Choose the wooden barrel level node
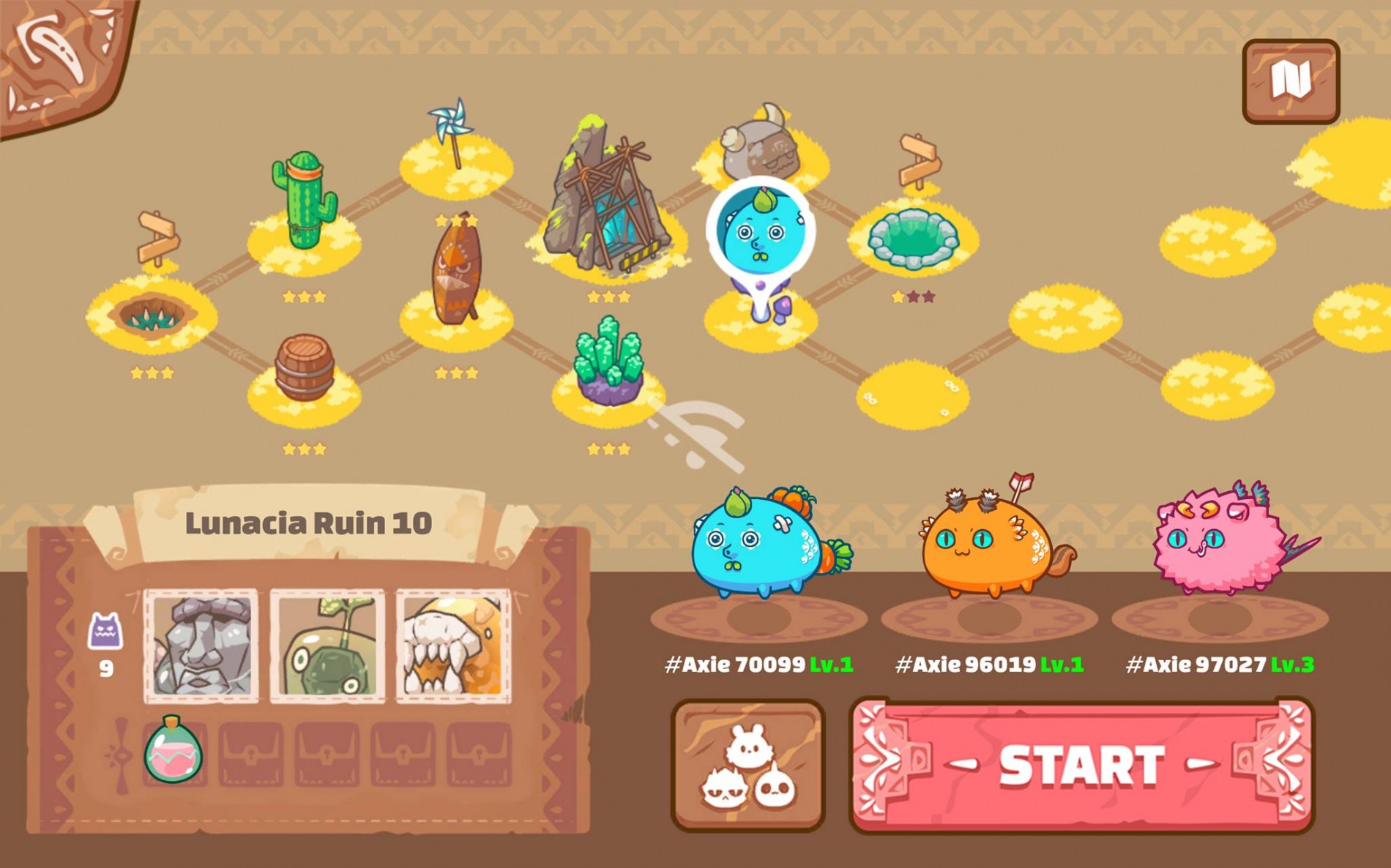Image resolution: width=1391 pixels, height=868 pixels. tap(304, 370)
